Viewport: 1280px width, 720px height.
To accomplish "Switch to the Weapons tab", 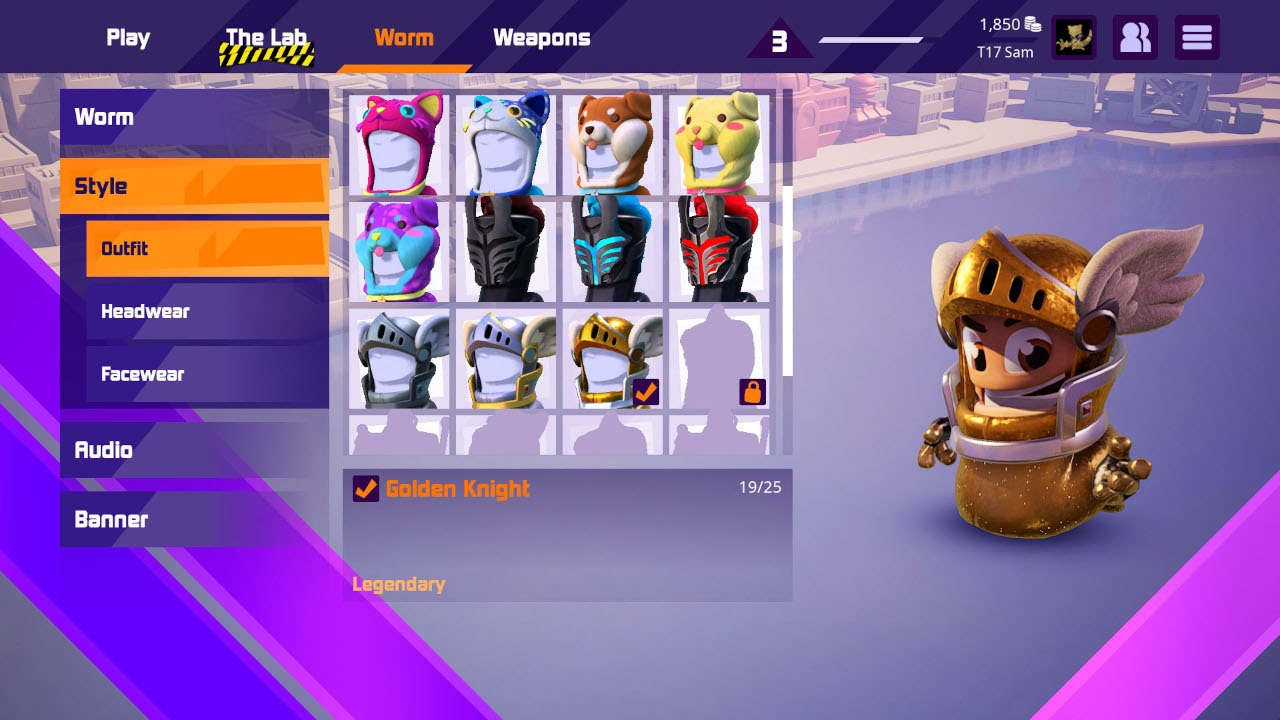I will (540, 37).
